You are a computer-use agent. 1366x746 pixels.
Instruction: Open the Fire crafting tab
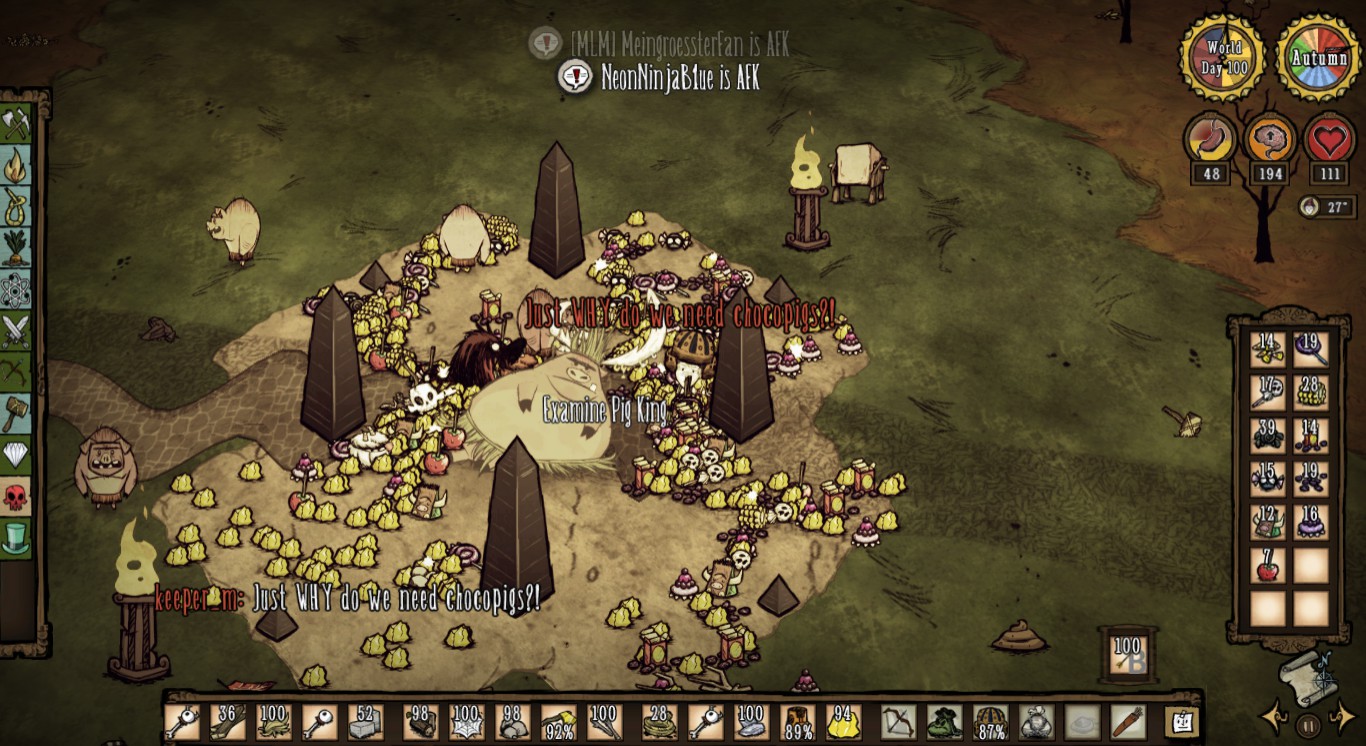(x=17, y=166)
